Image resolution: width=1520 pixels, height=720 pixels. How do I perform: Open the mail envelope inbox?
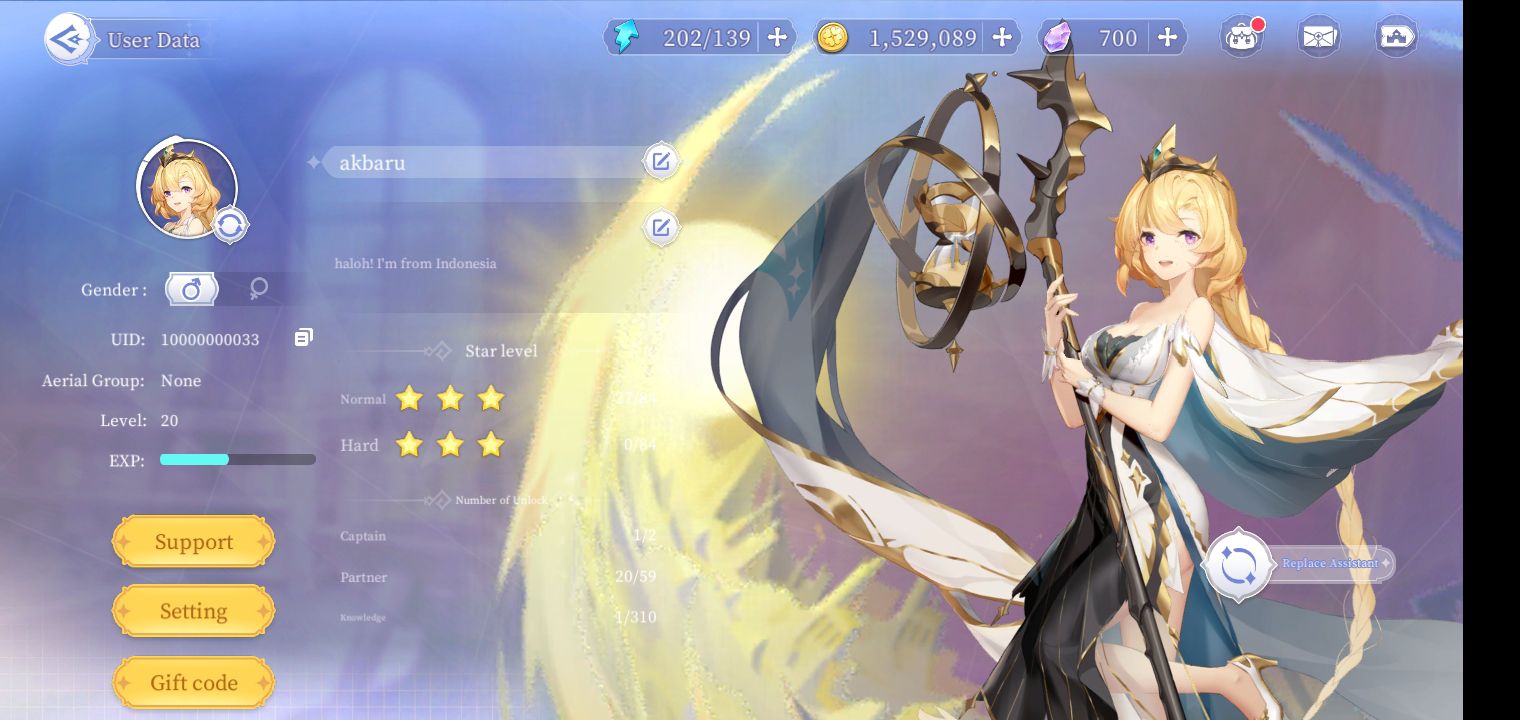coord(1318,38)
